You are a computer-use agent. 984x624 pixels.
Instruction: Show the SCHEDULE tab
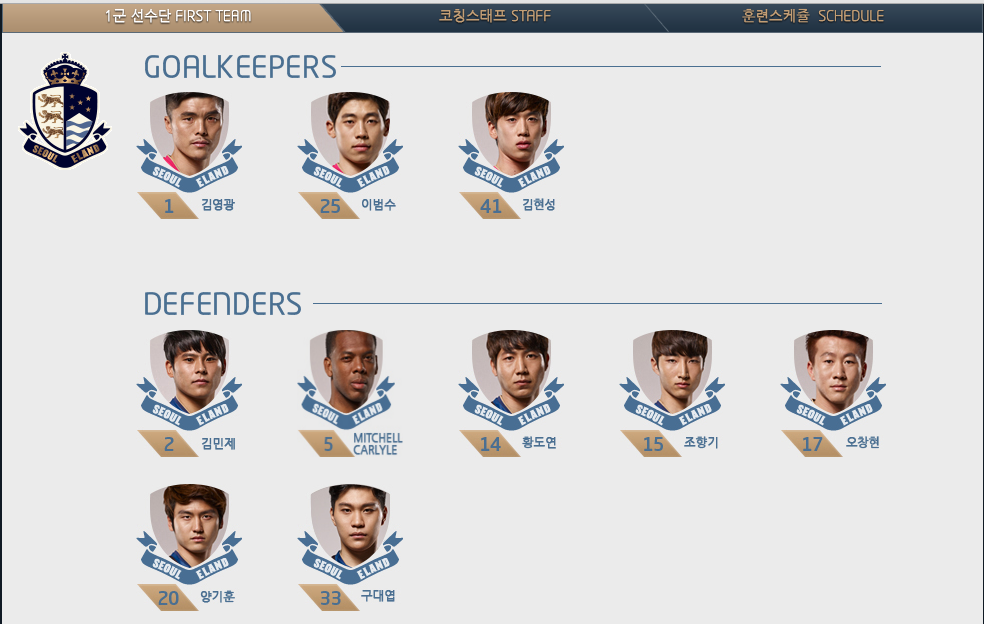pos(813,16)
